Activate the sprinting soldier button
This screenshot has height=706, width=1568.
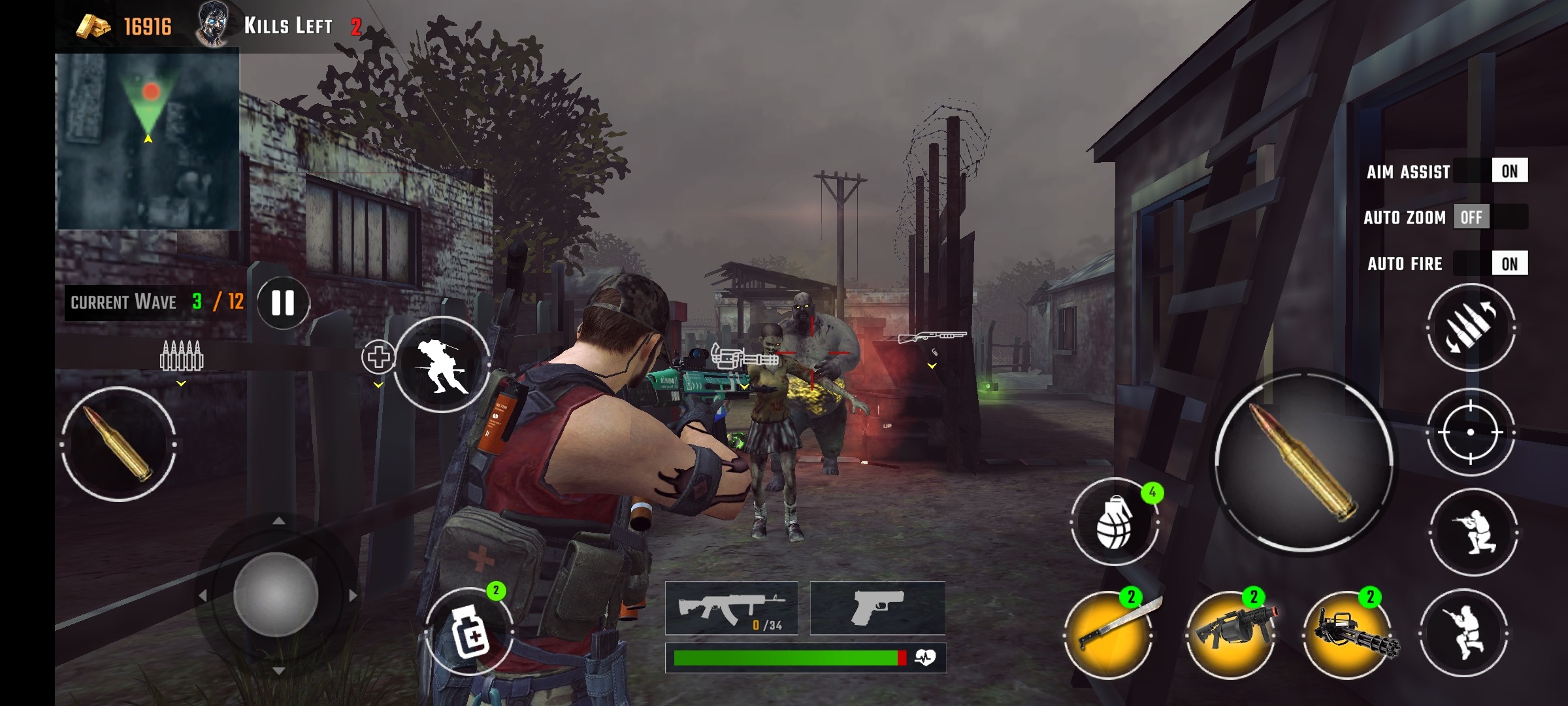click(442, 364)
